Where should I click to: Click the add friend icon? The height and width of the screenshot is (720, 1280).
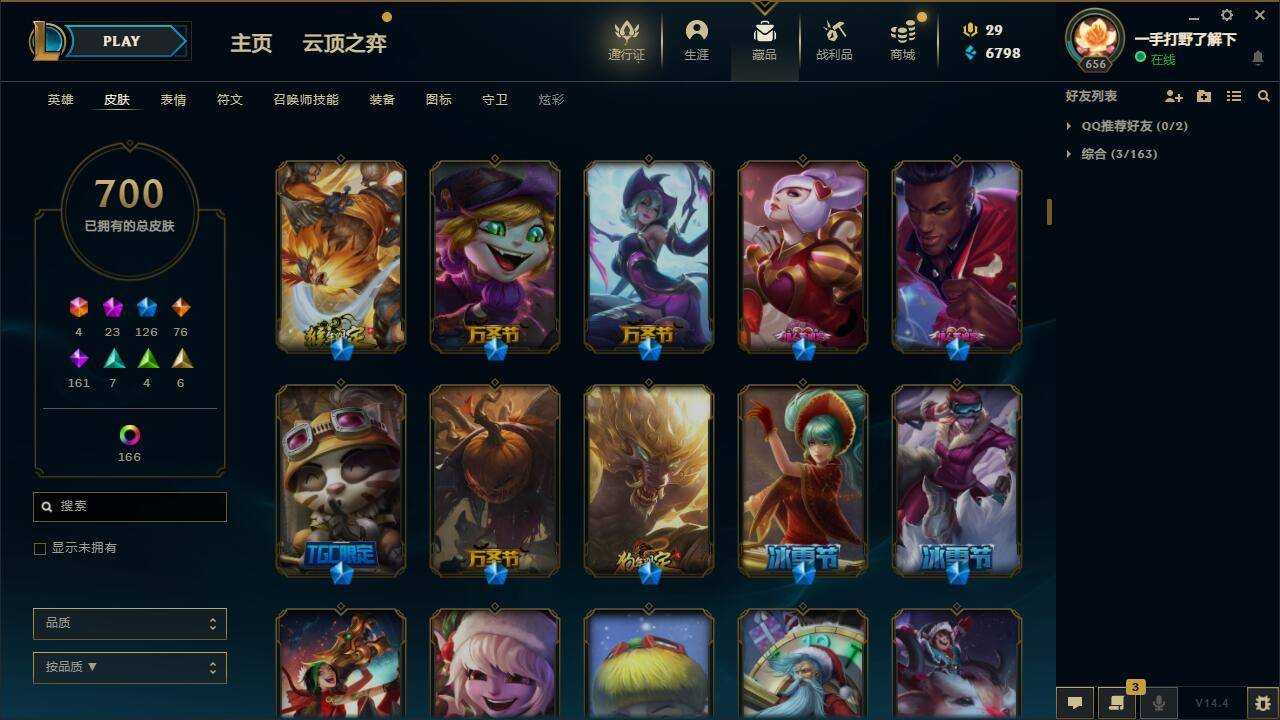(x=1170, y=96)
